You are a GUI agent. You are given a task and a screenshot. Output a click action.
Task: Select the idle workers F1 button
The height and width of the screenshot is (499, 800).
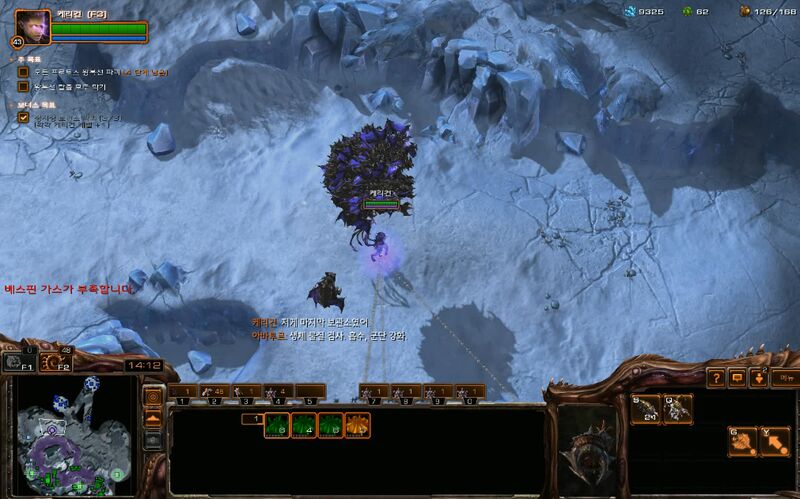click(x=17, y=361)
